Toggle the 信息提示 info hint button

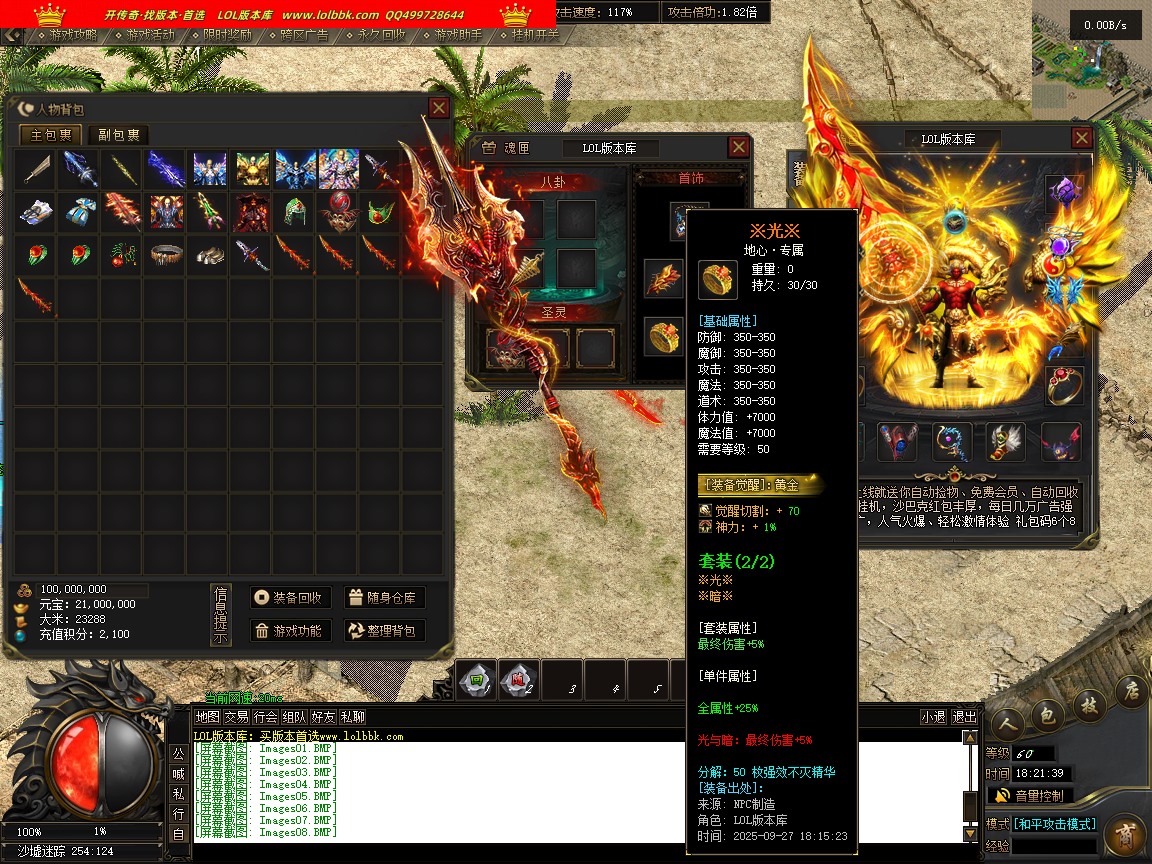pos(221,615)
